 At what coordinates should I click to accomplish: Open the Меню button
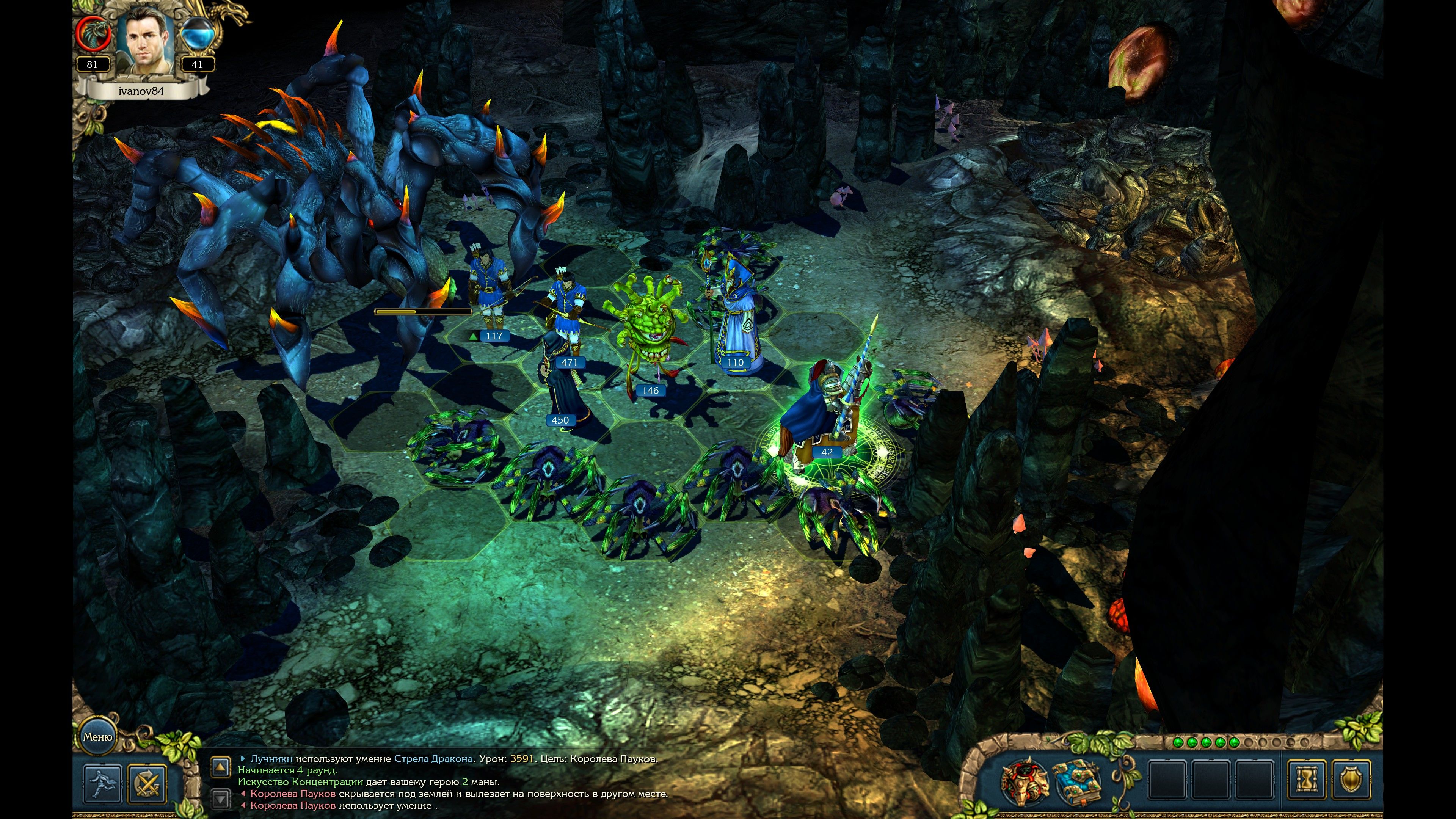pos(98,736)
